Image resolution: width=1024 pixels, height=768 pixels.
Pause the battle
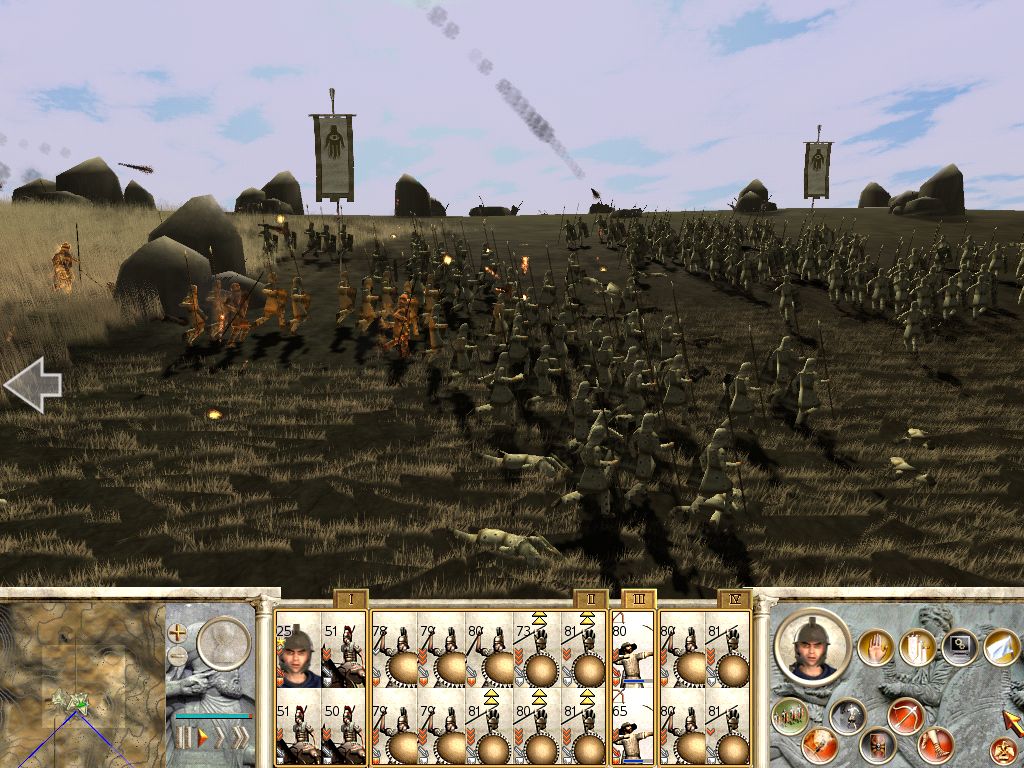pos(183,739)
